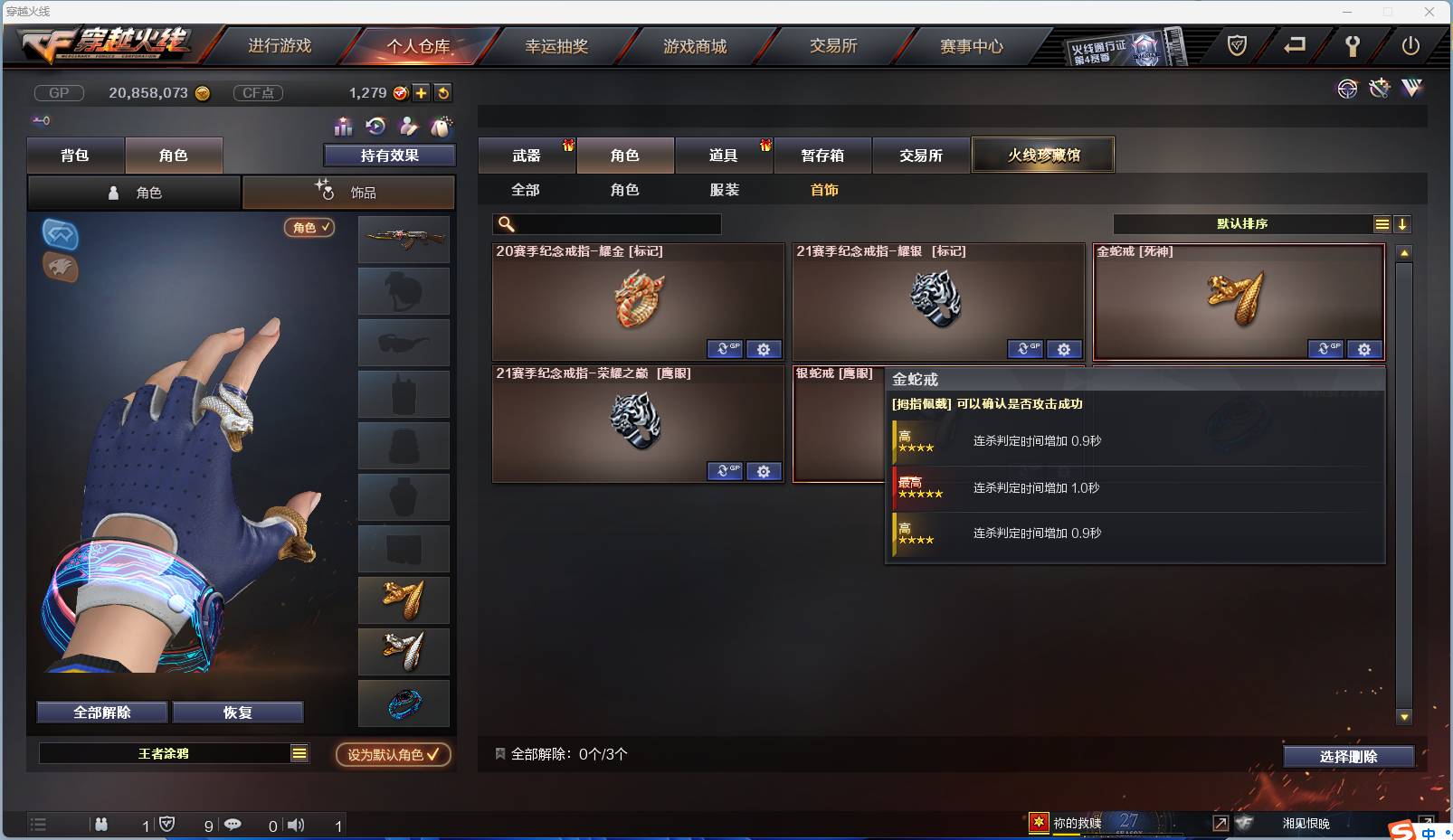This screenshot has width=1453, height=840.
Task: Click the shield icon showing 9 in status bar
Action: coord(166,825)
